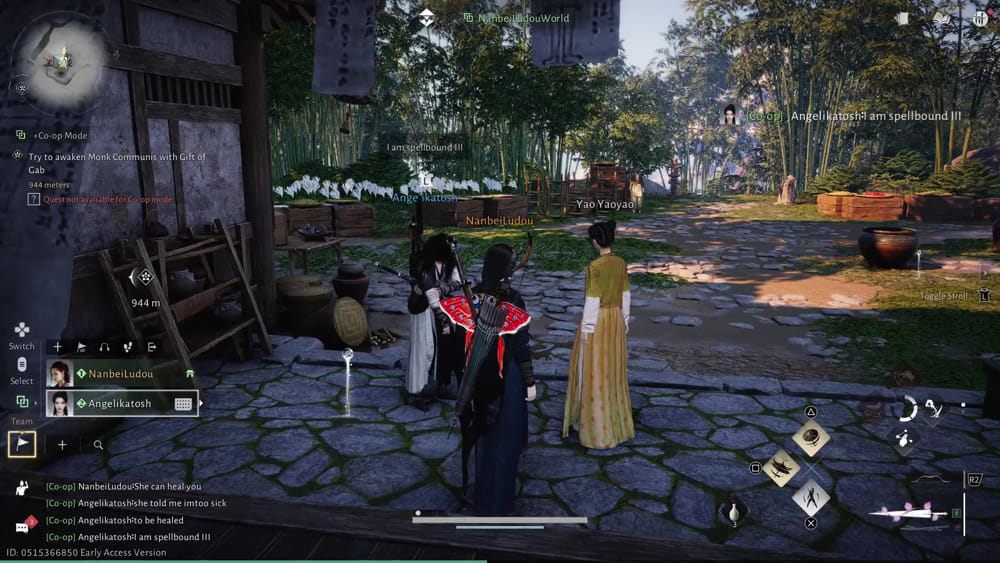The height and width of the screenshot is (563, 1000).
Task: Open the team flag button
Action: pyautogui.click(x=22, y=444)
